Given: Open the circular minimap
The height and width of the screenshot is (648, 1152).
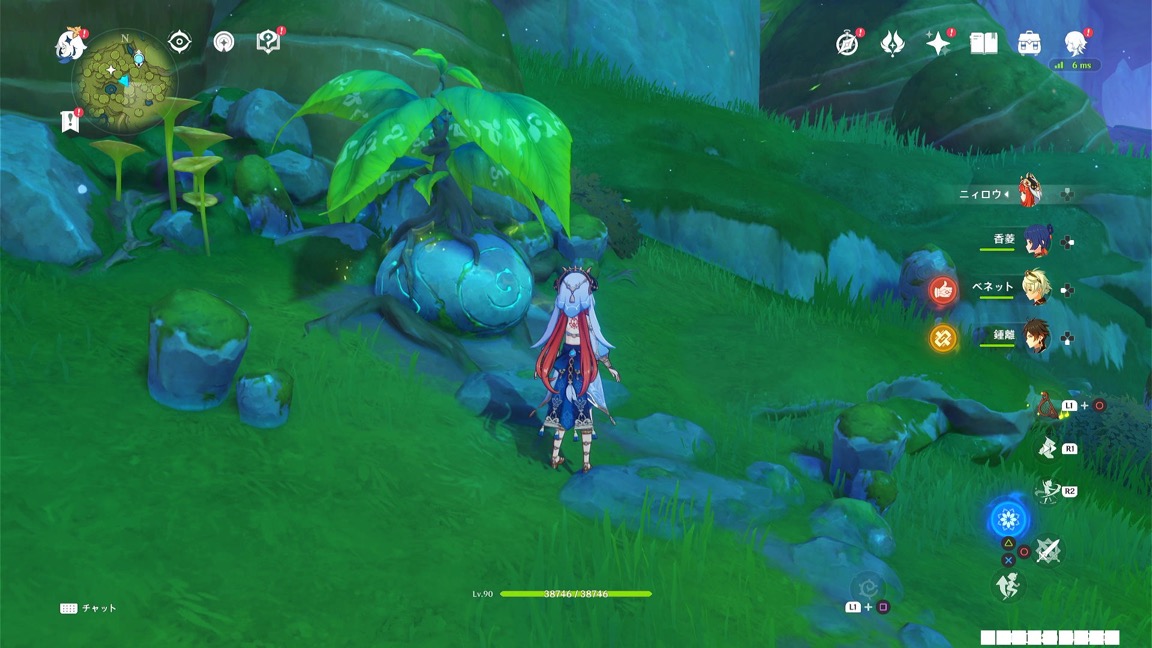Looking at the screenshot, I should (x=125, y=80).
